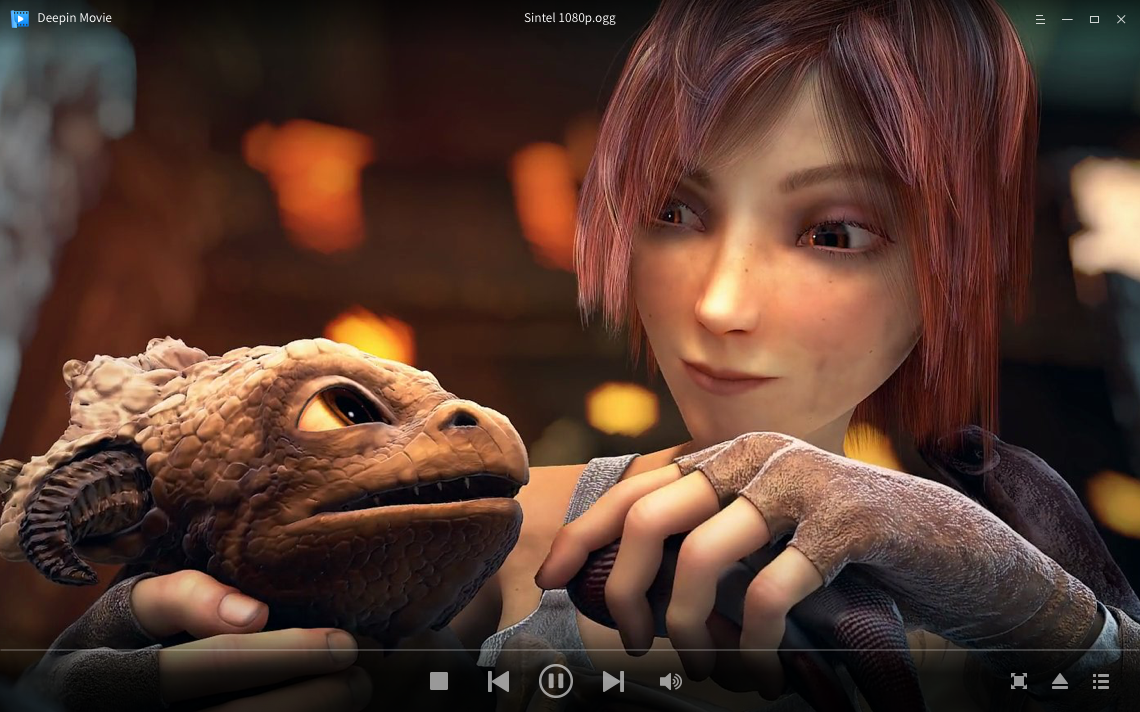The width and height of the screenshot is (1140, 712).
Task: Skip to the previous video
Action: pos(498,681)
